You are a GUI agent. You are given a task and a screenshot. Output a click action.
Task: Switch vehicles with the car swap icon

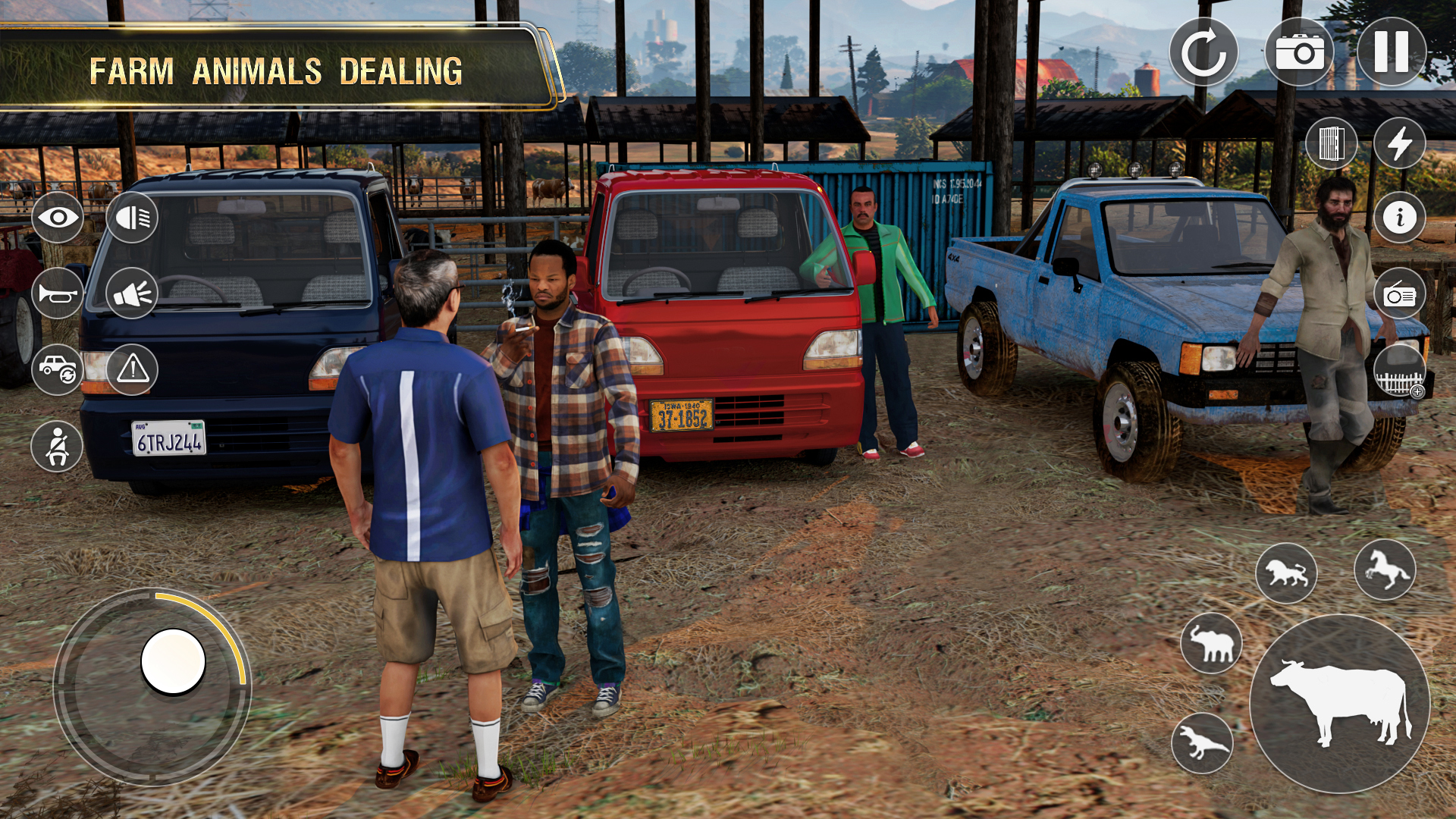tap(57, 369)
